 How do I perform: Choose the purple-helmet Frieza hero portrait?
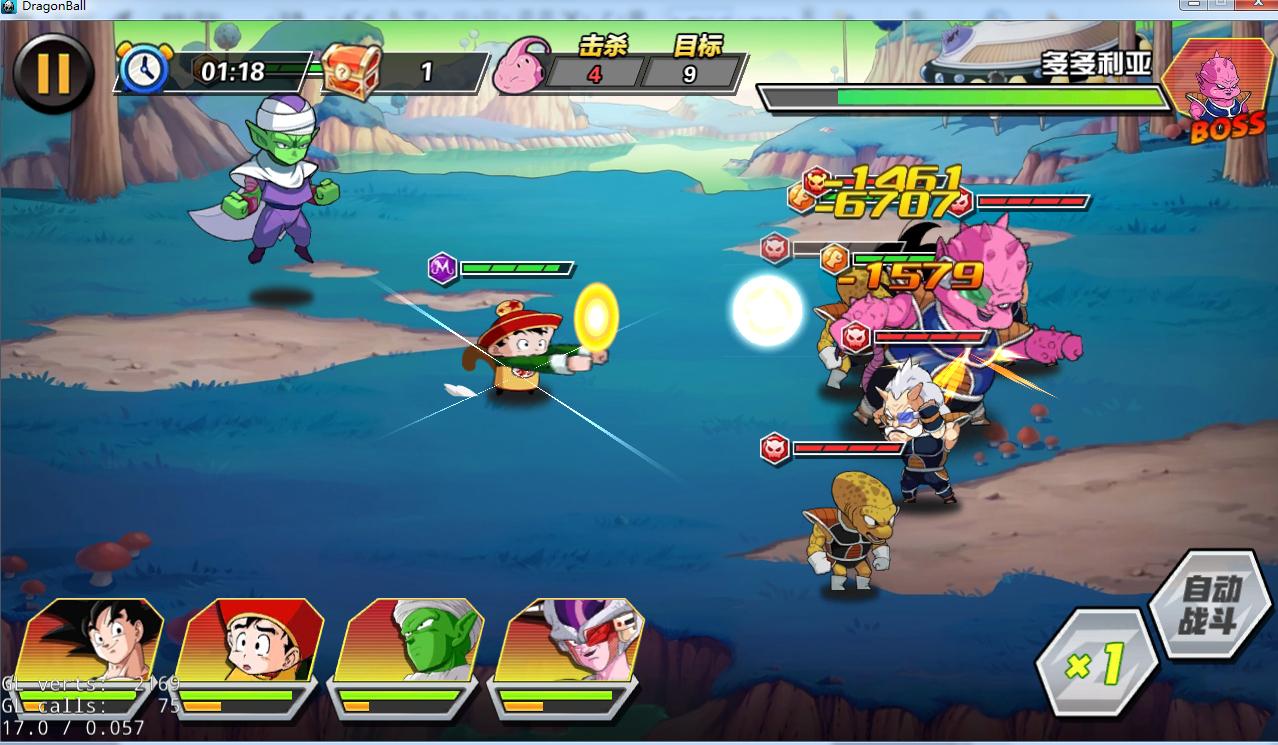[x=570, y=643]
